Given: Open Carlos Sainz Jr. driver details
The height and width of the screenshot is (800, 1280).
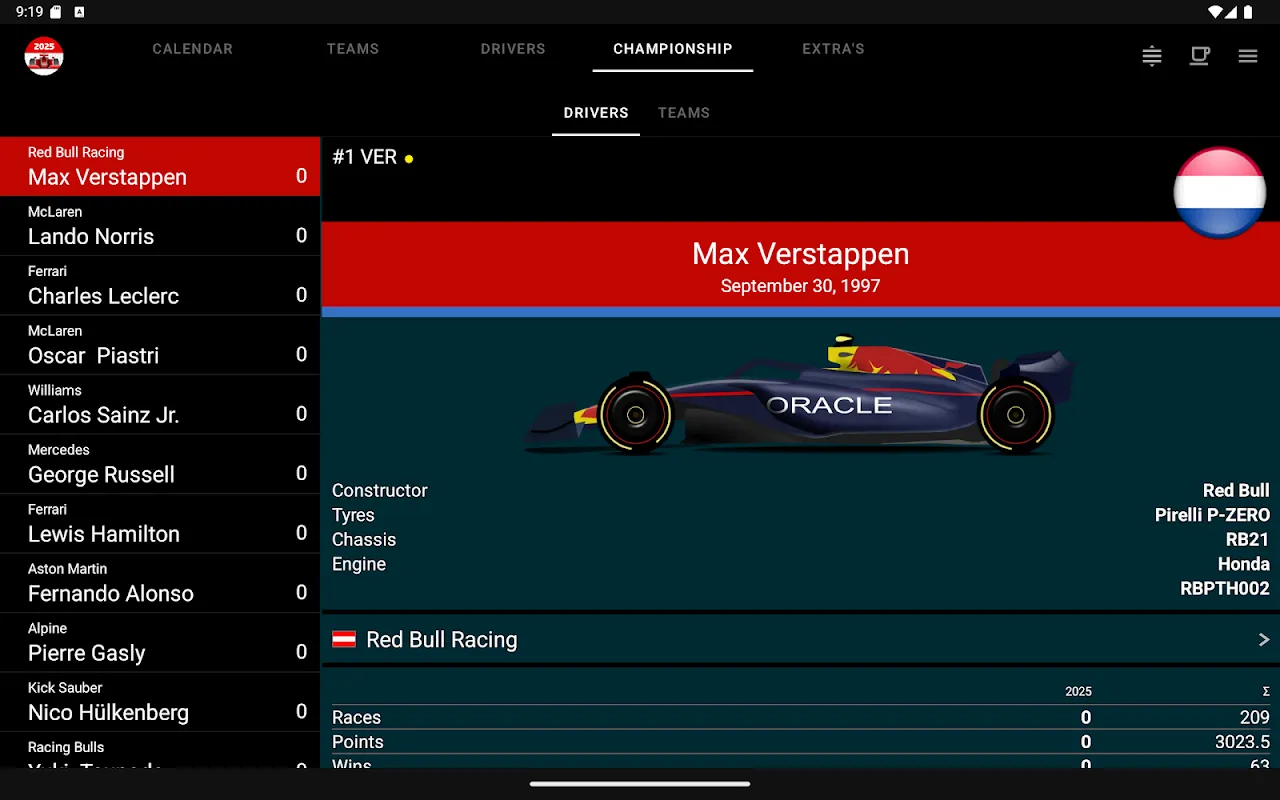Looking at the screenshot, I should pyautogui.click(x=160, y=404).
